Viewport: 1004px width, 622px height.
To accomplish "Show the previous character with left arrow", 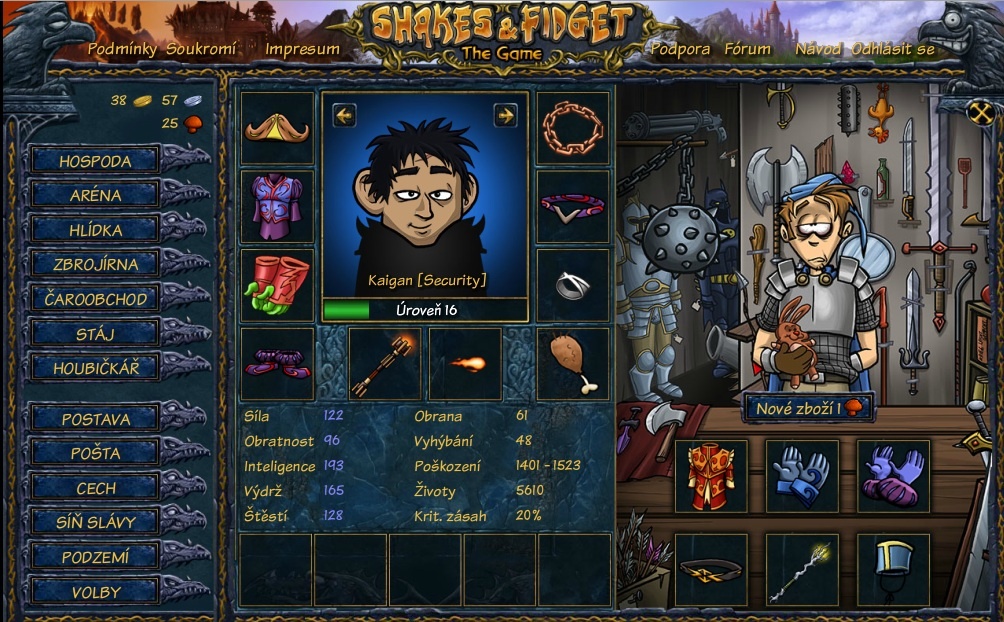I will tap(345, 116).
